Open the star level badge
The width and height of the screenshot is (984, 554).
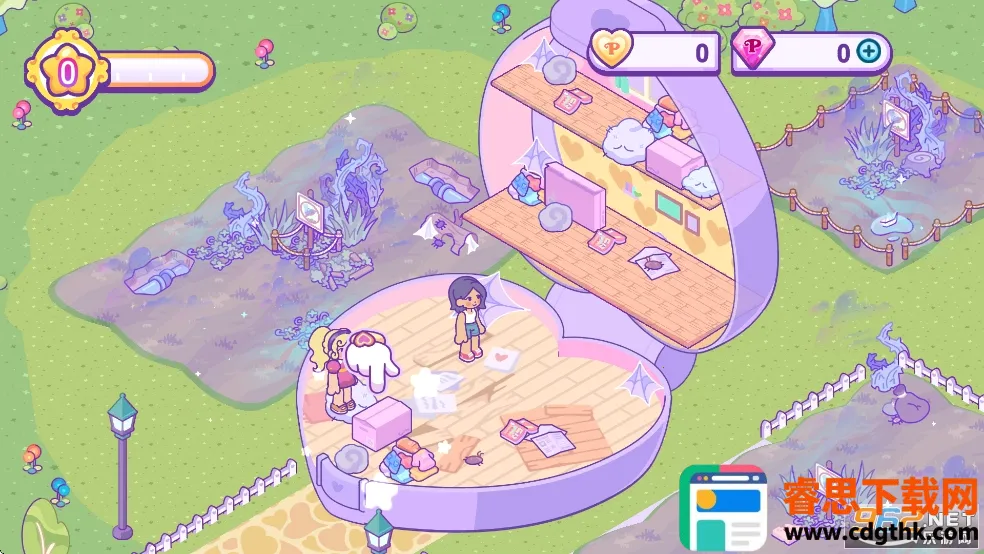pos(67,71)
